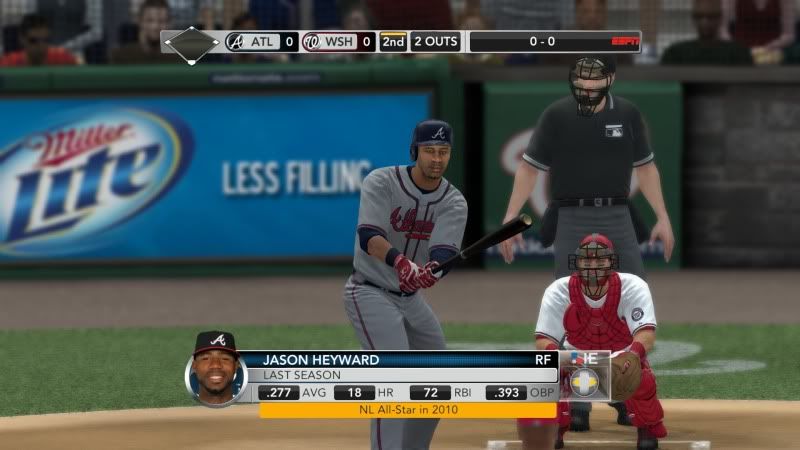800x450 pixels.
Task: Select the swing direction indicator icon
Action: tap(584, 381)
